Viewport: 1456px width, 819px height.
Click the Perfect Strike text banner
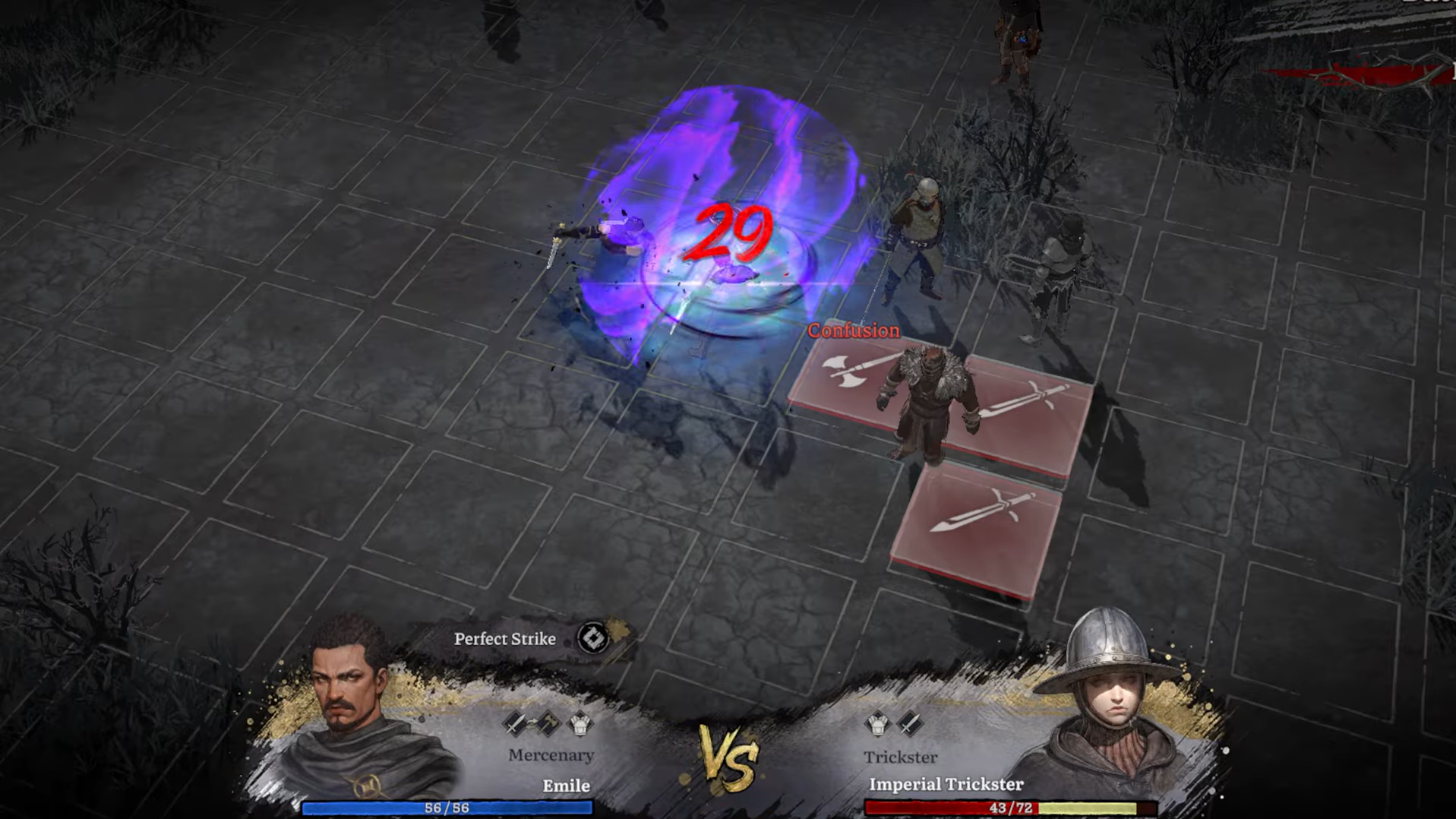505,639
